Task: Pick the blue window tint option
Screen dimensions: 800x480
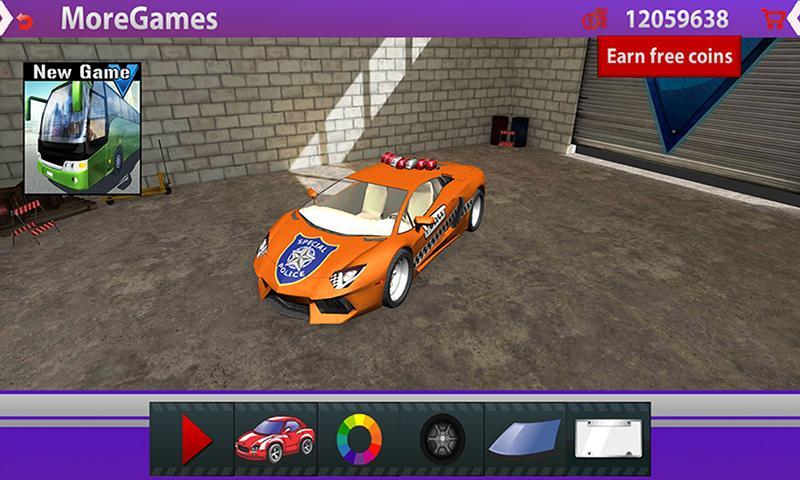Action: point(525,438)
